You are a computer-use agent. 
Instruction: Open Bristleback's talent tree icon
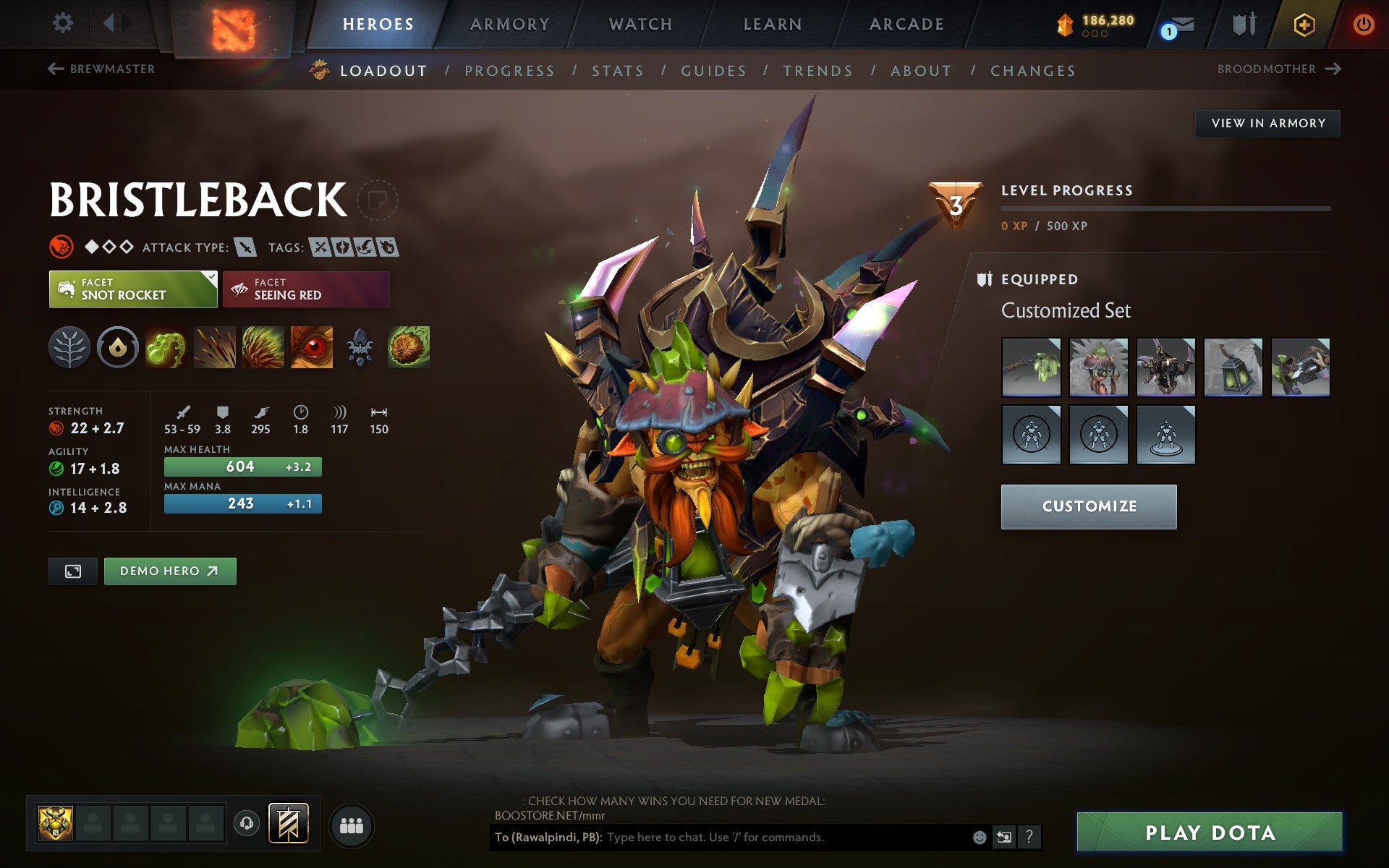click(69, 347)
